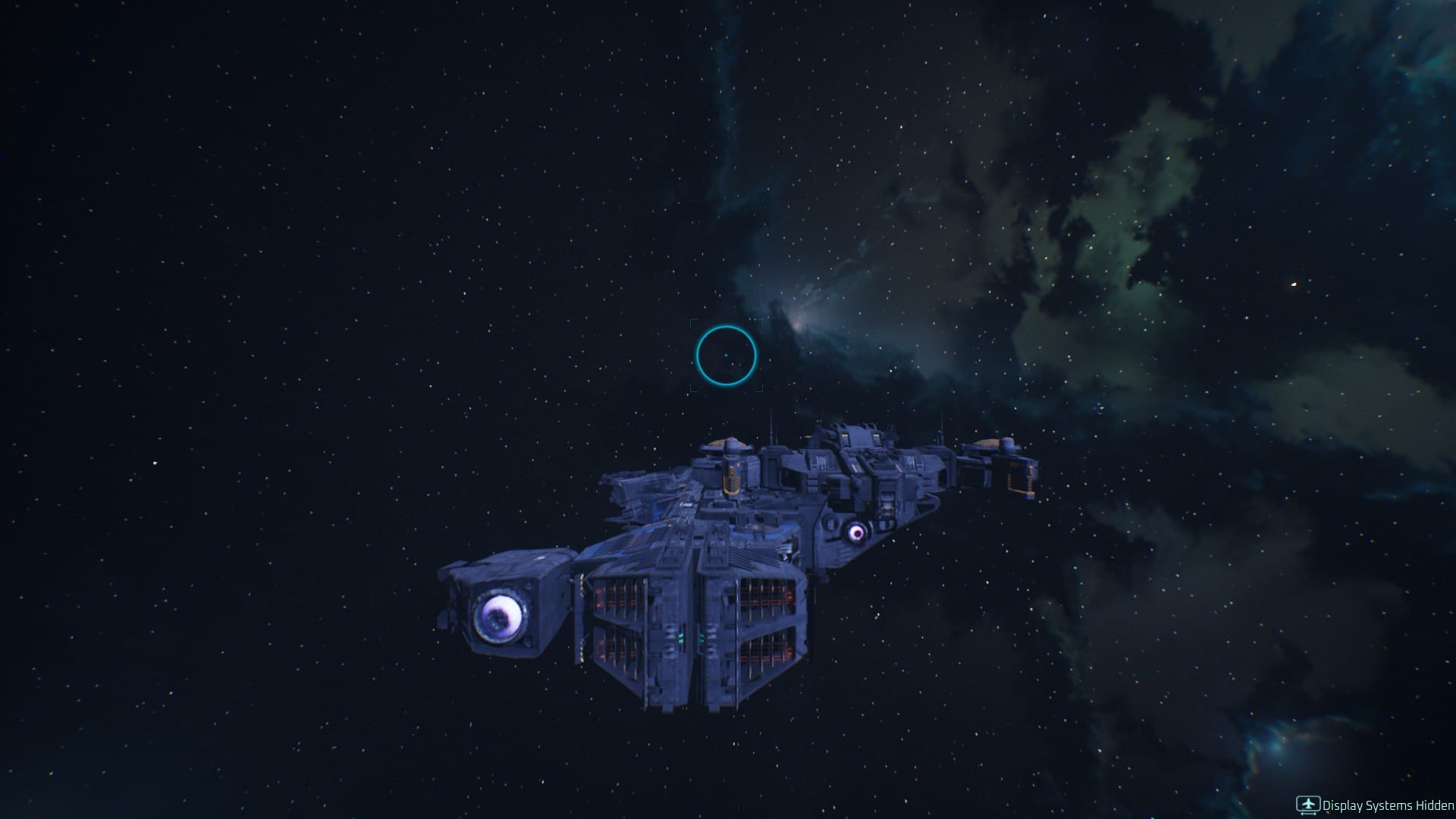Image resolution: width=1456 pixels, height=819 pixels.
Task: Click the small crosshair inside the reticle
Action: pos(727,353)
